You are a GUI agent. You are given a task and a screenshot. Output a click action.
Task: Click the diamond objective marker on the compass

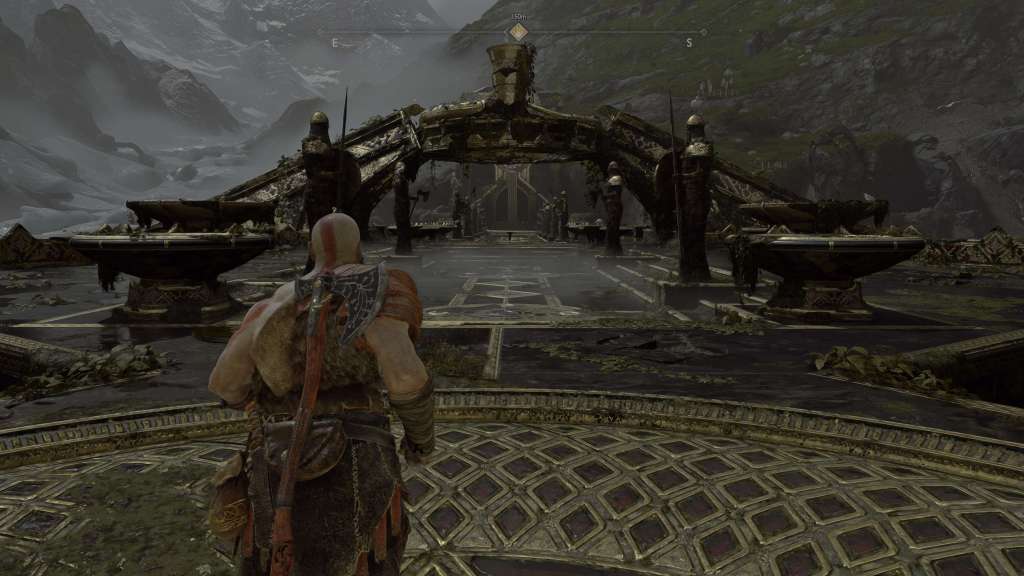pos(518,31)
